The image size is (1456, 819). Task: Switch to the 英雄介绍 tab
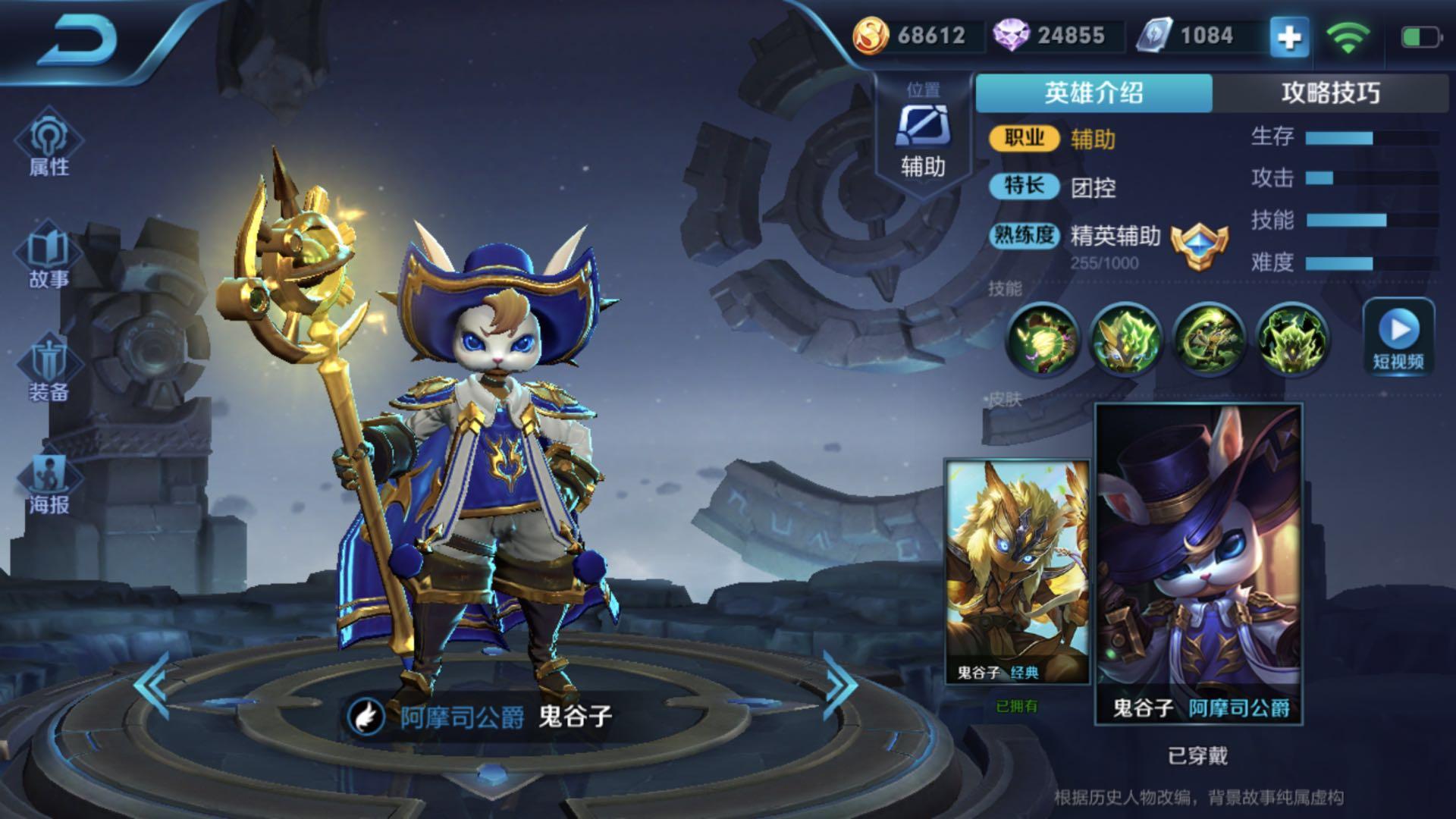(x=1094, y=93)
